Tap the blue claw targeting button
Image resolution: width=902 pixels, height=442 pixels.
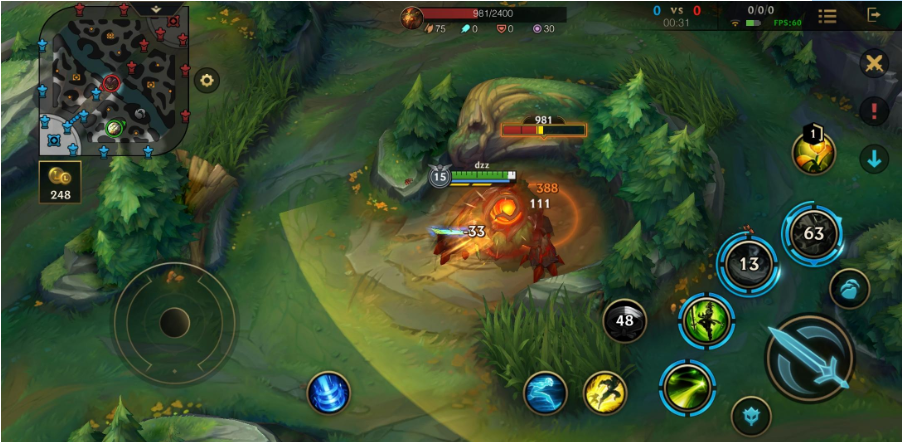(x=849, y=289)
